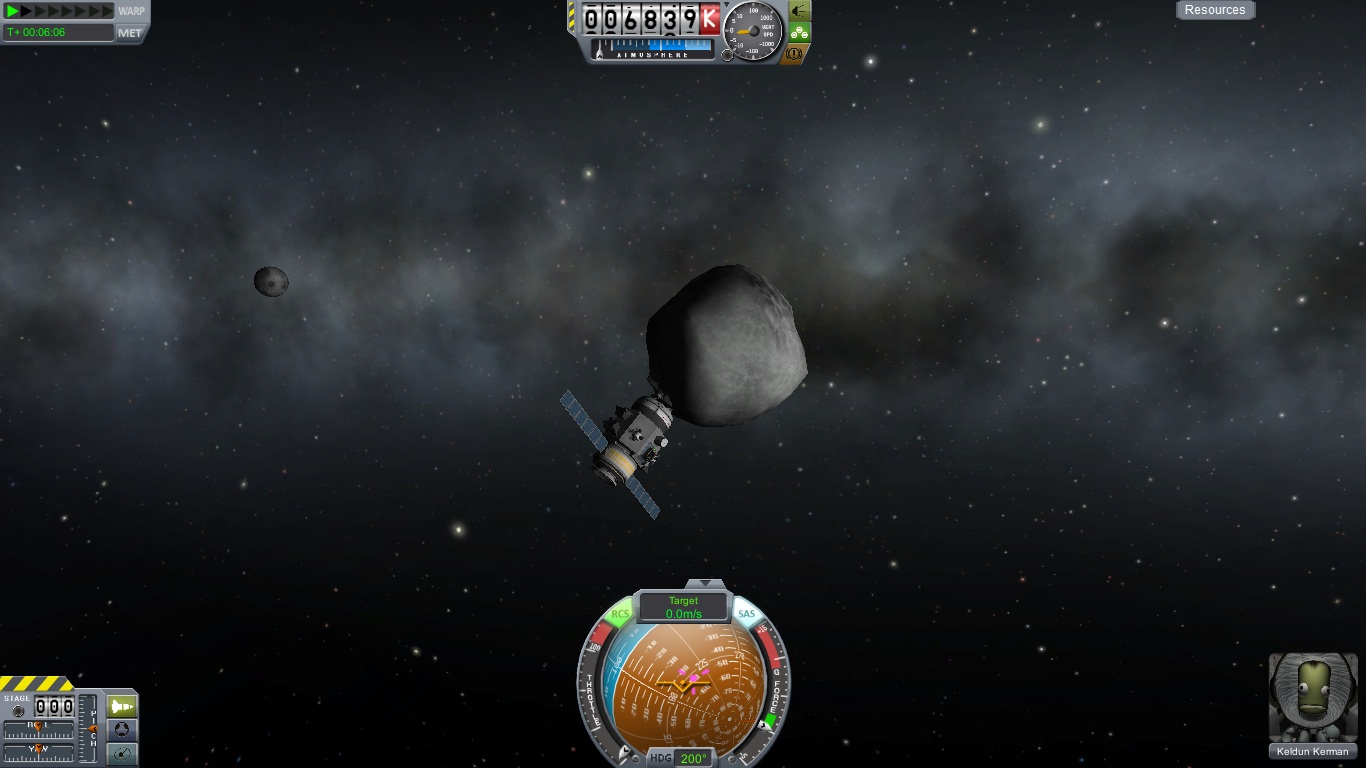Click the green time warp play arrow
The image size is (1366, 768).
pyautogui.click(x=13, y=11)
